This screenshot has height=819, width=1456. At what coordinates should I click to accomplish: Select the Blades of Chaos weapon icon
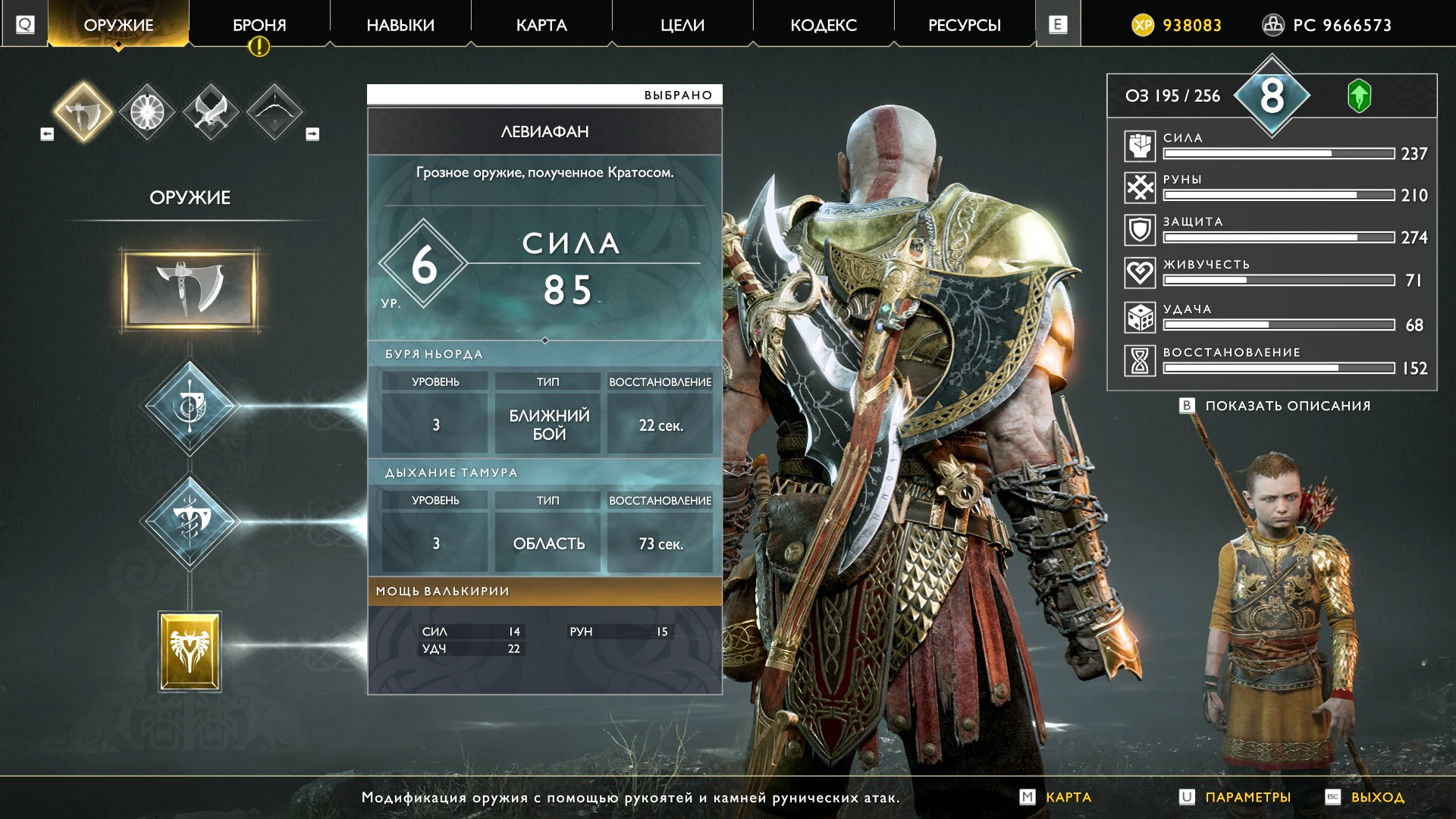210,111
